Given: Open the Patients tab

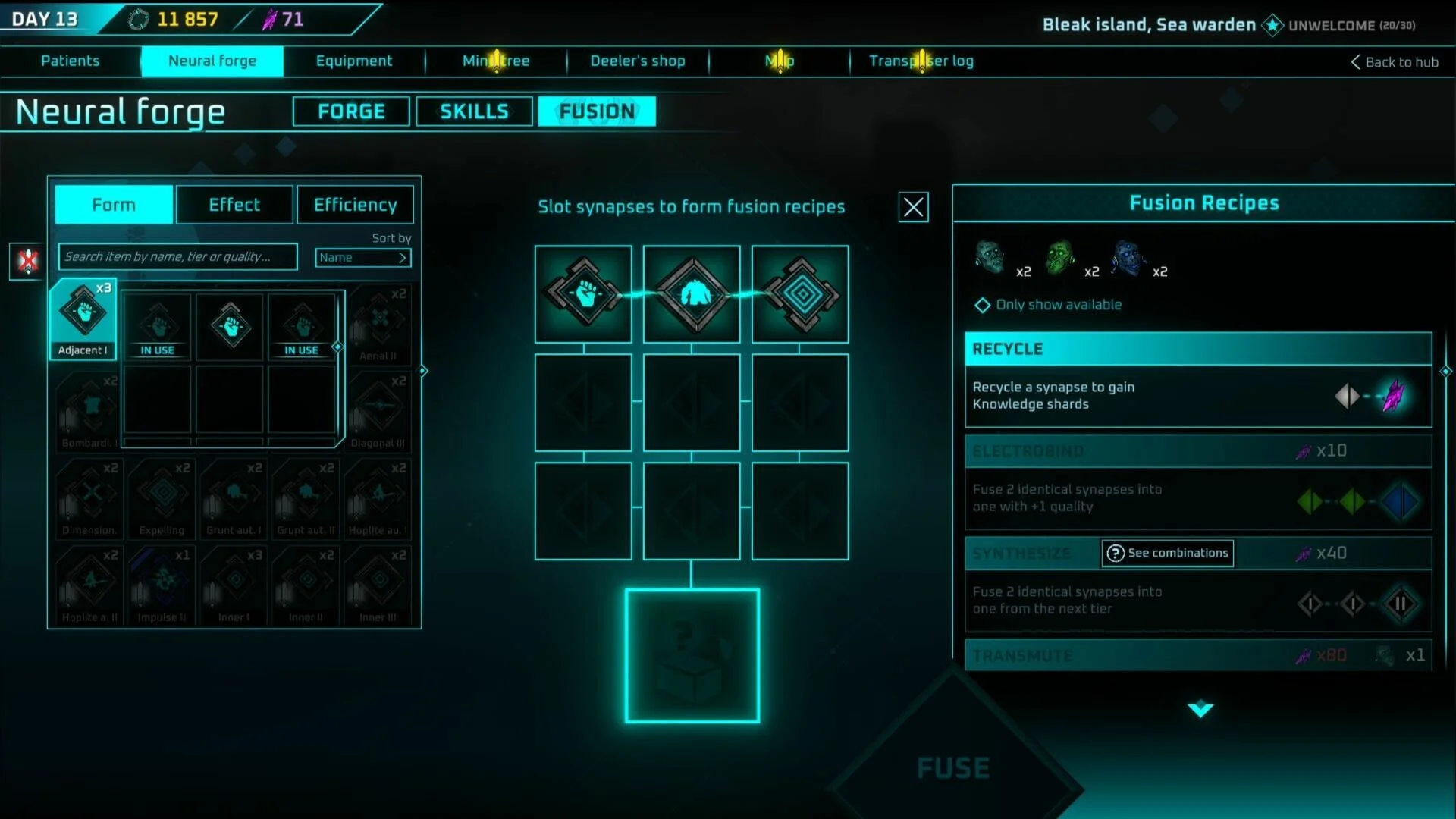Looking at the screenshot, I should pos(70,61).
